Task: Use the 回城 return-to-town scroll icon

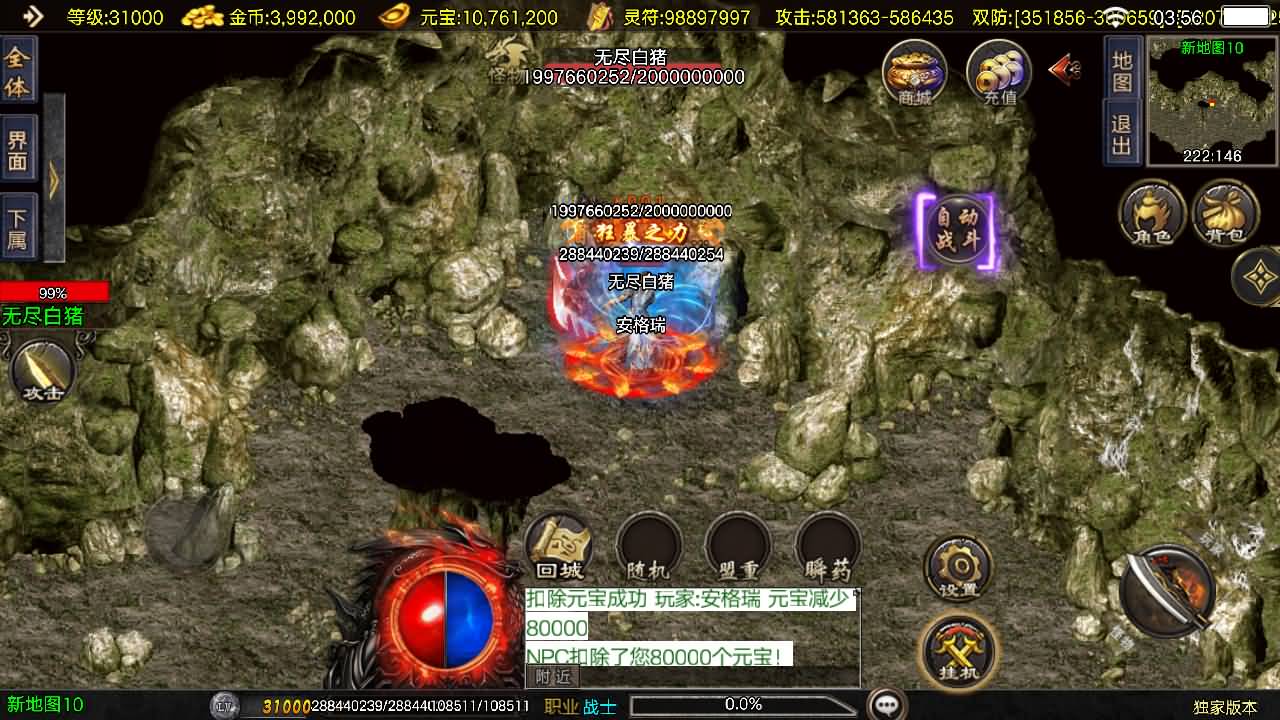Action: (558, 548)
